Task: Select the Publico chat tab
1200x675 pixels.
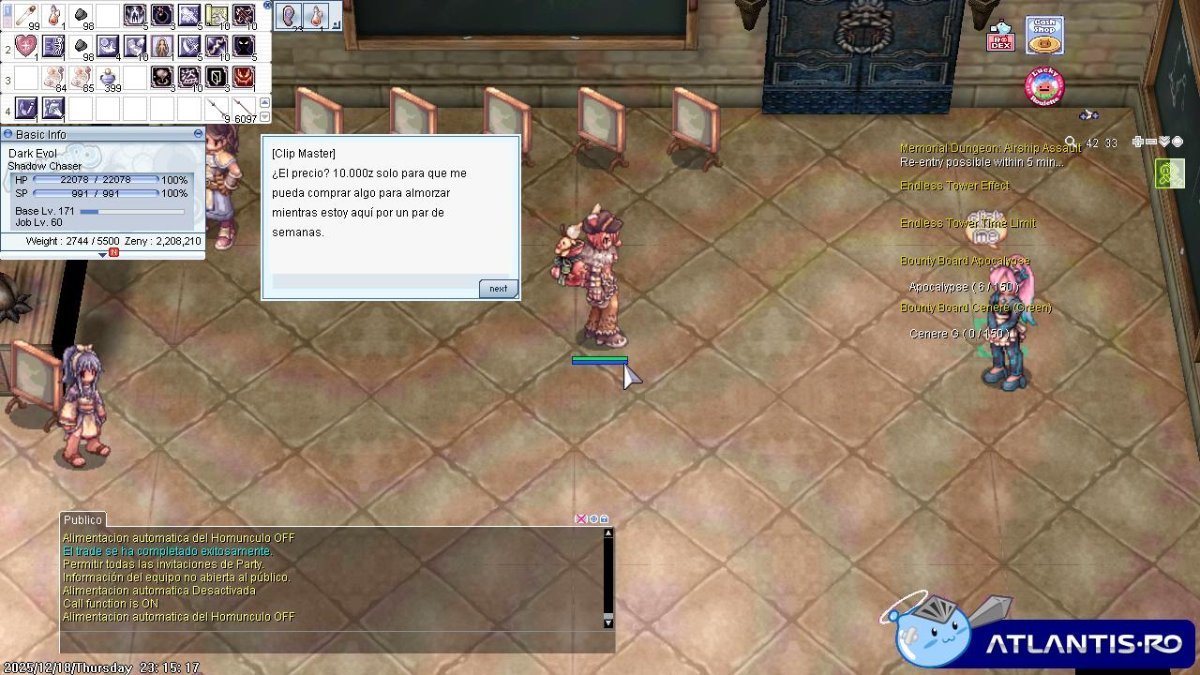Action: [x=83, y=520]
